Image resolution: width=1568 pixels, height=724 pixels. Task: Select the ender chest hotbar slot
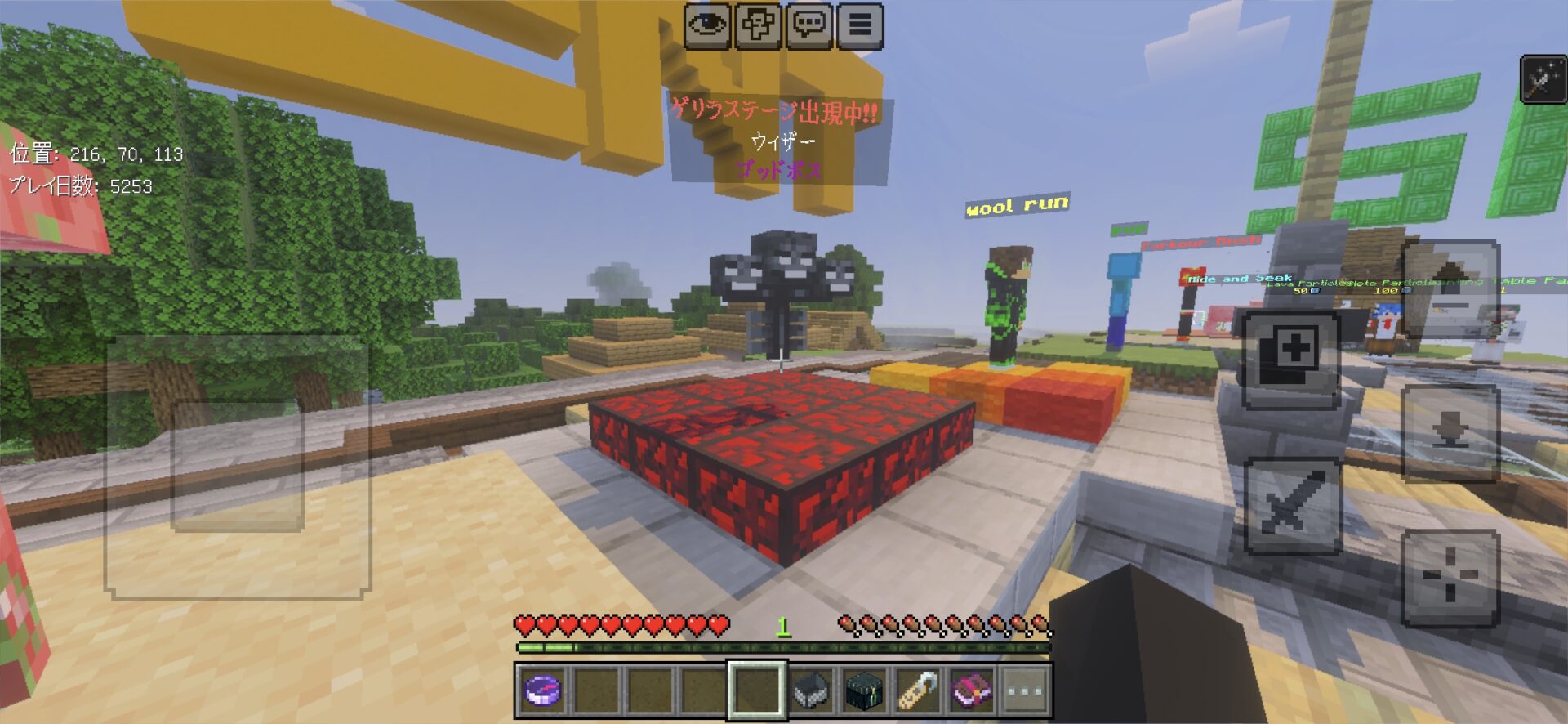click(864, 690)
